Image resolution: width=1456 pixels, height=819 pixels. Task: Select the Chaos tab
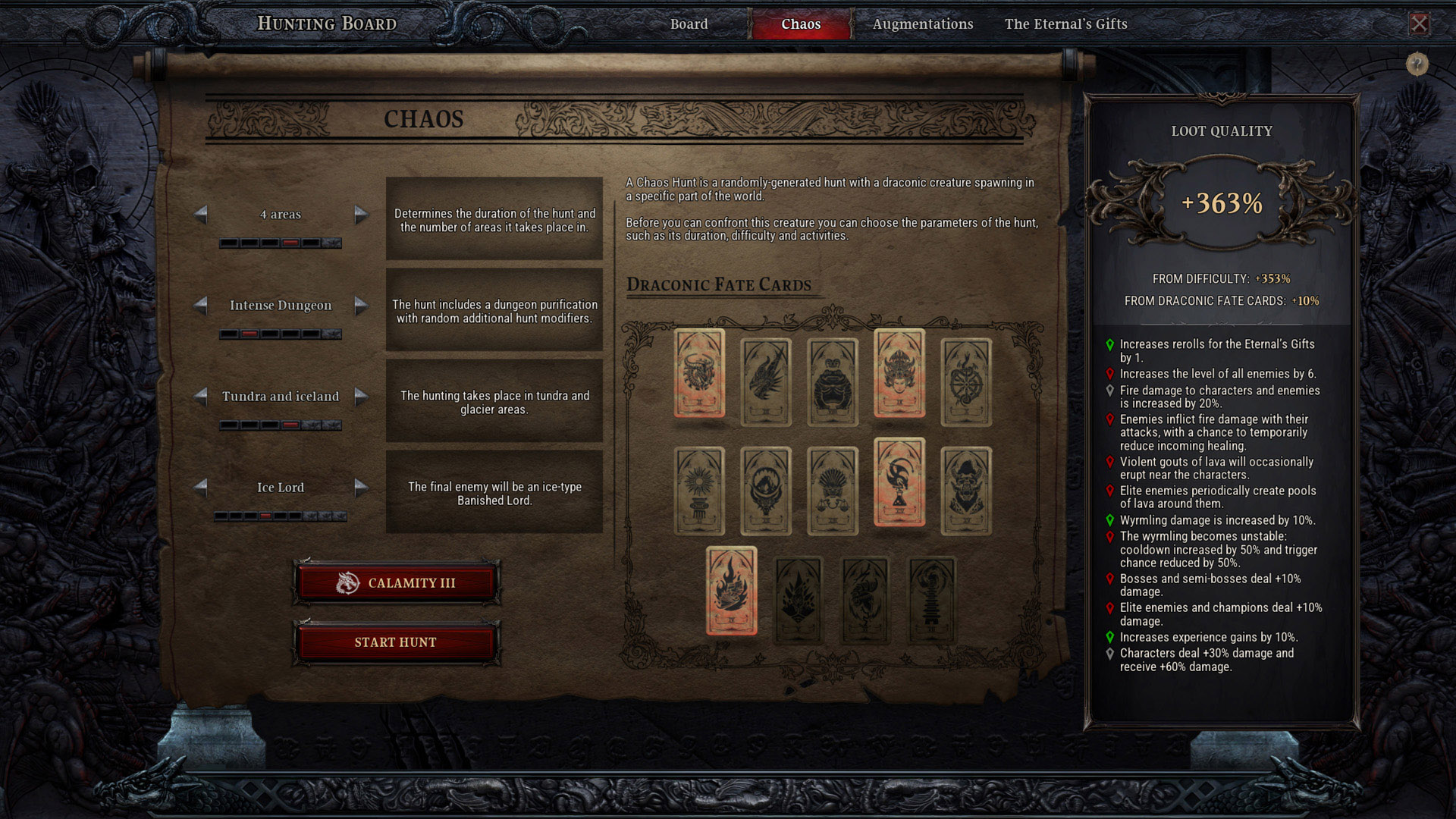click(x=801, y=24)
